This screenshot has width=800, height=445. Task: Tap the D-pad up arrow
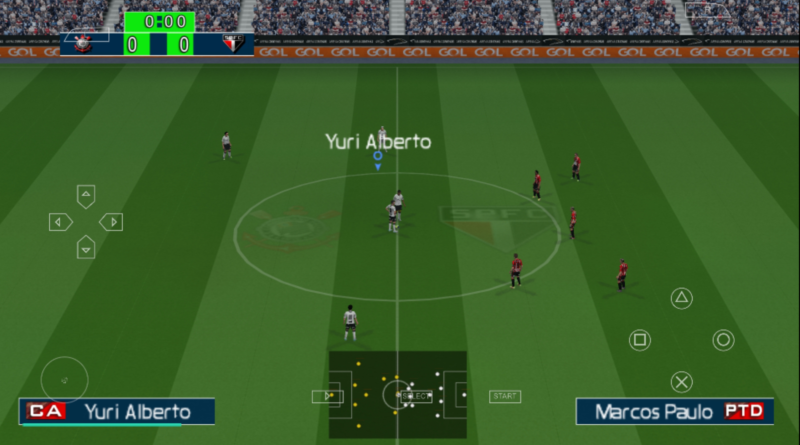point(86,196)
